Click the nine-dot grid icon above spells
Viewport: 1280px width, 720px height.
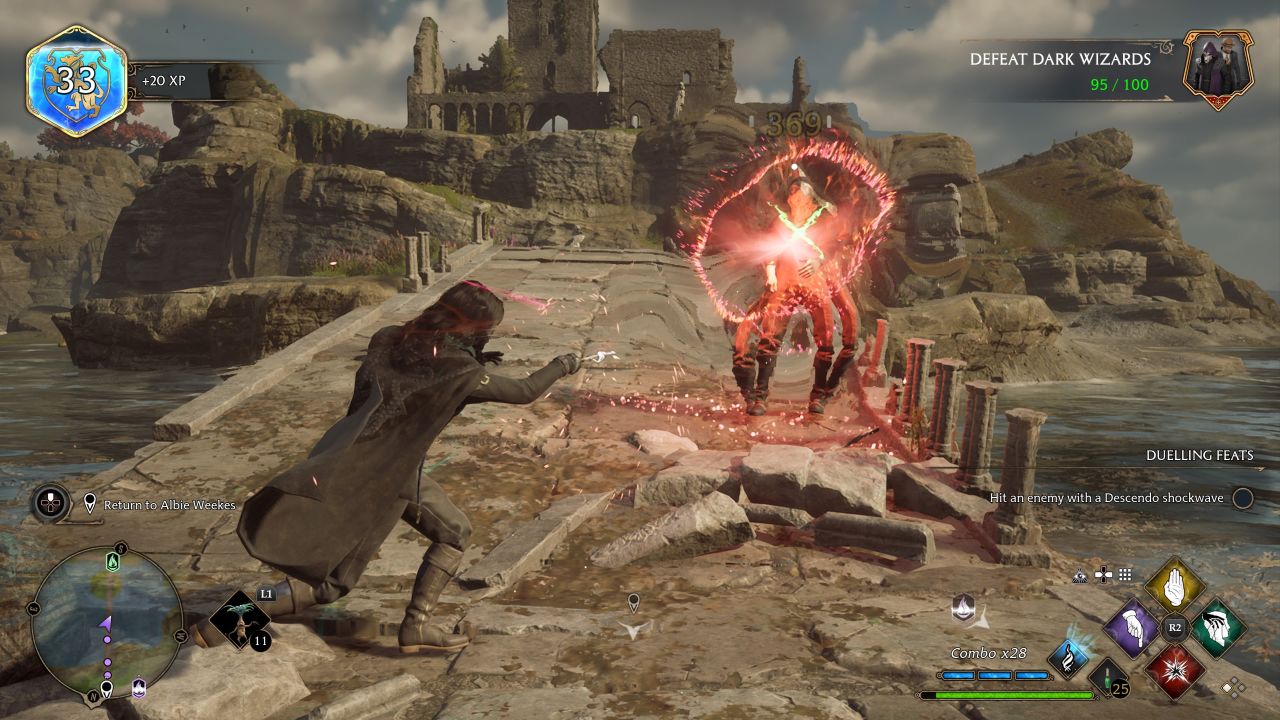[x=1125, y=575]
